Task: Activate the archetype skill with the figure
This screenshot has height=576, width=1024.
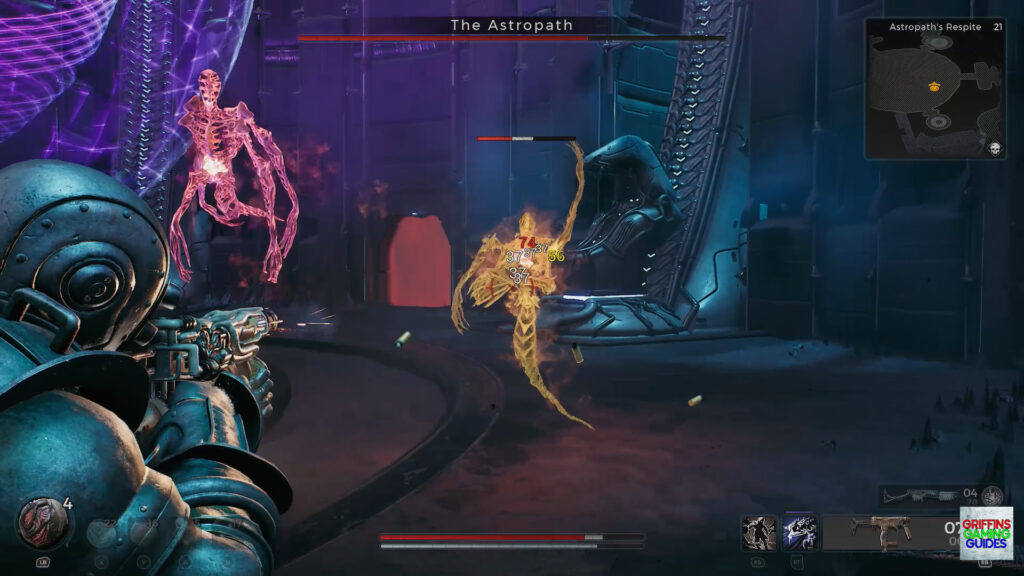Action: (x=759, y=533)
